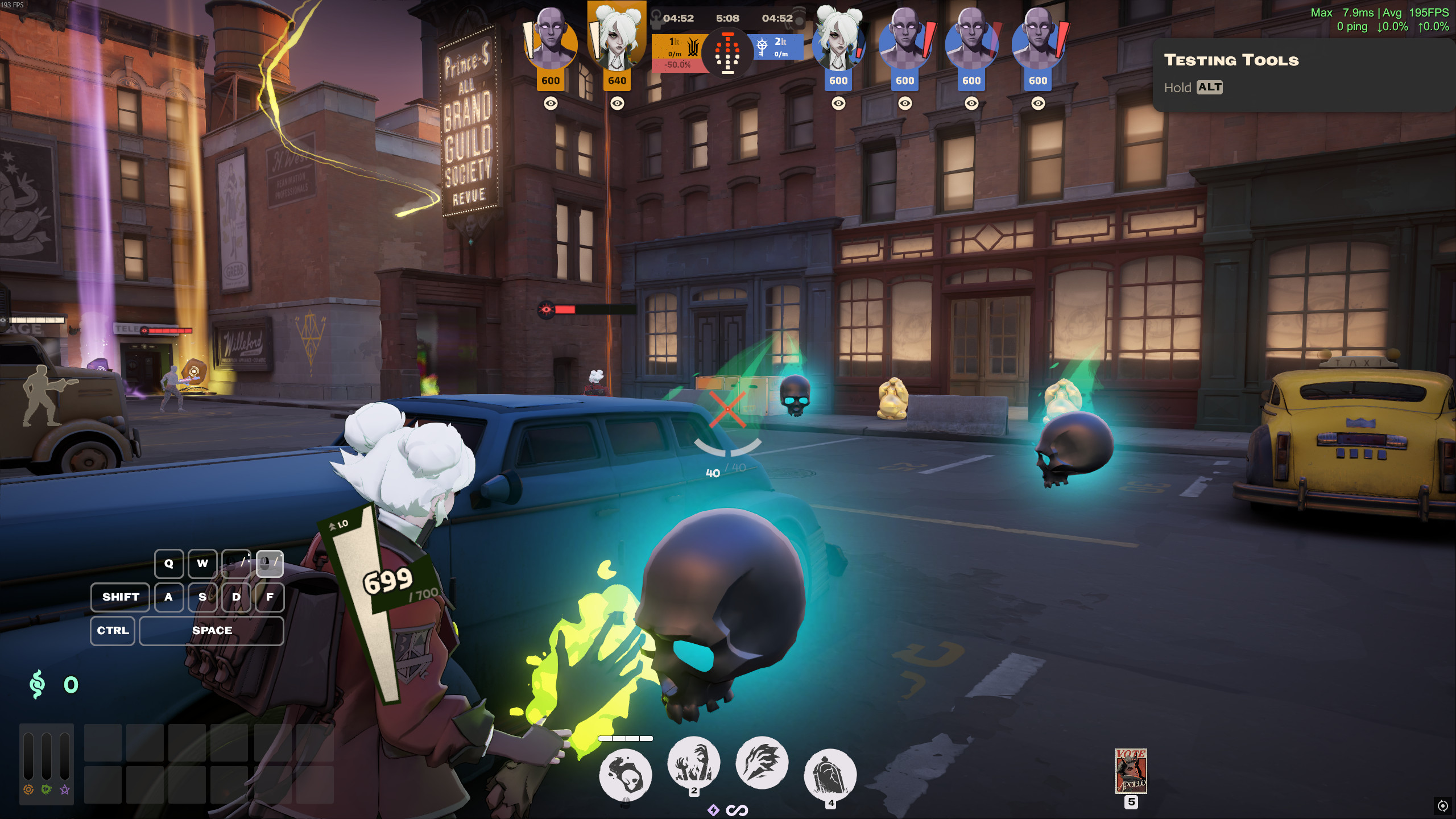This screenshot has width=1456, height=819.
Task: Click the red patron objective icon
Action: [x=727, y=53]
